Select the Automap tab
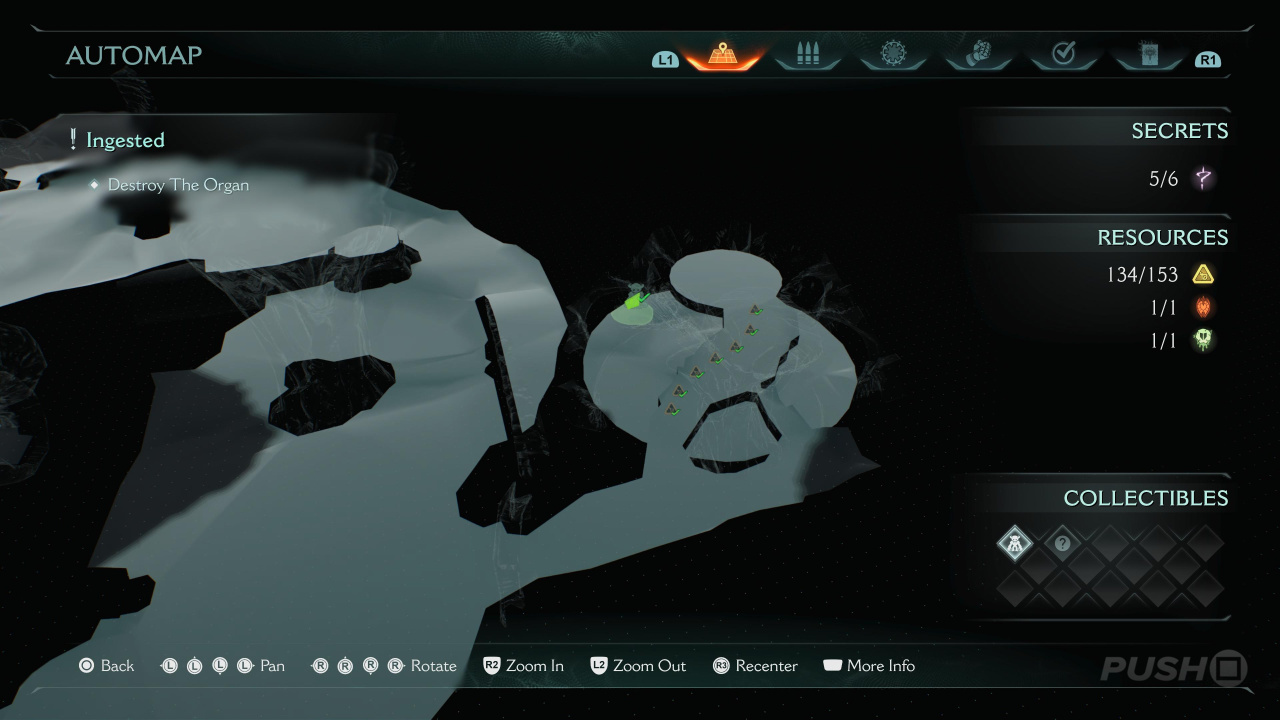Image resolution: width=1280 pixels, height=720 pixels. click(x=722, y=55)
